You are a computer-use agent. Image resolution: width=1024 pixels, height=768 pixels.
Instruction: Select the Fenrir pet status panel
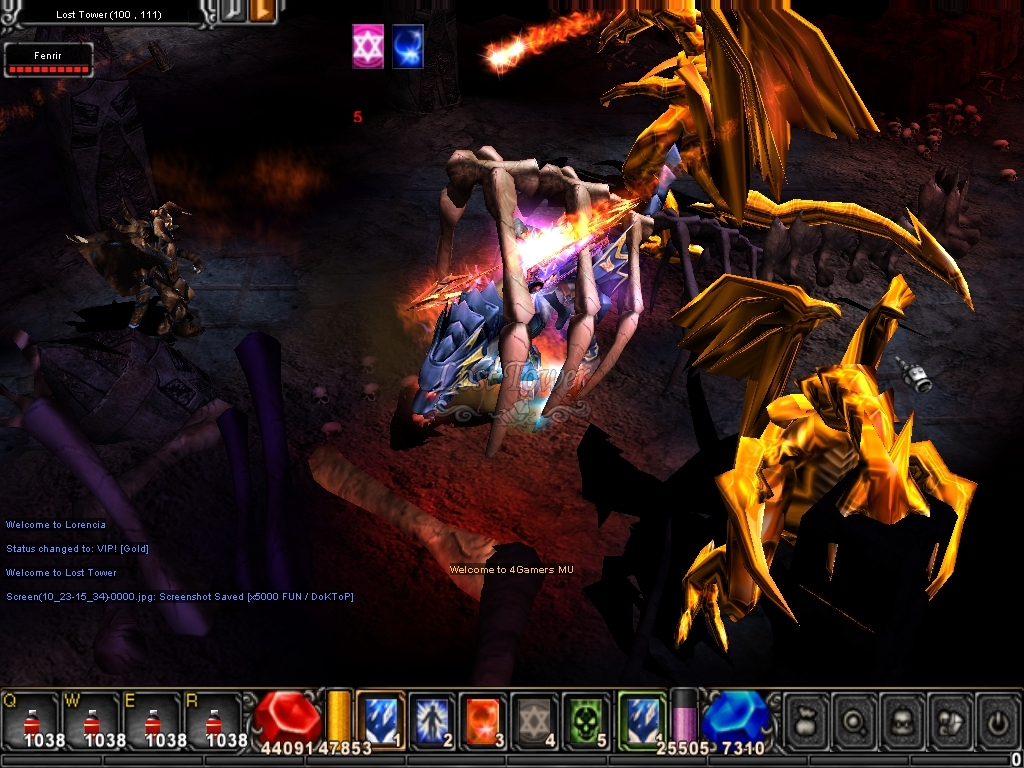coord(48,59)
